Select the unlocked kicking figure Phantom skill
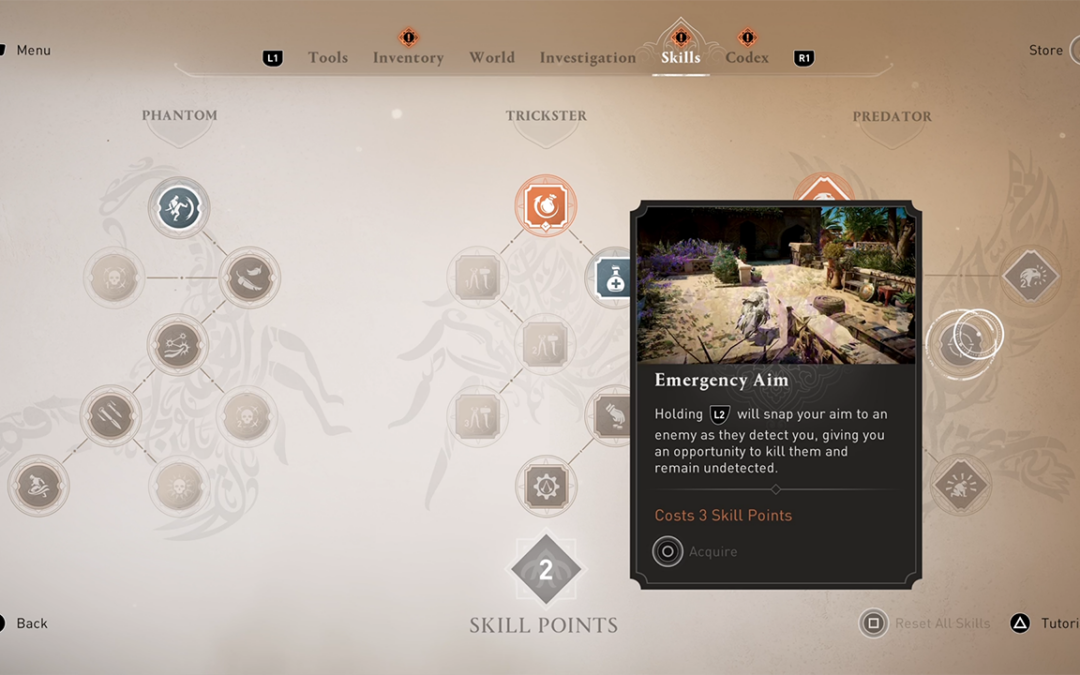Viewport: 1080px width, 675px height. click(179, 208)
